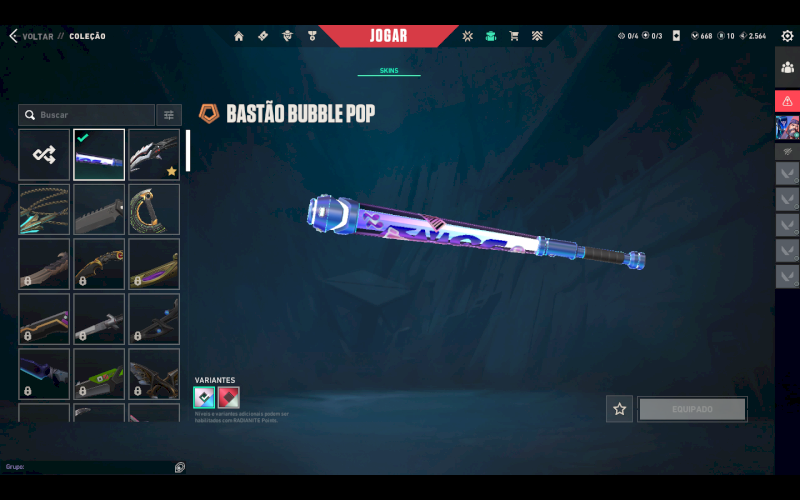Switch to the SKINS tab
This screenshot has width=800, height=500.
click(x=389, y=71)
